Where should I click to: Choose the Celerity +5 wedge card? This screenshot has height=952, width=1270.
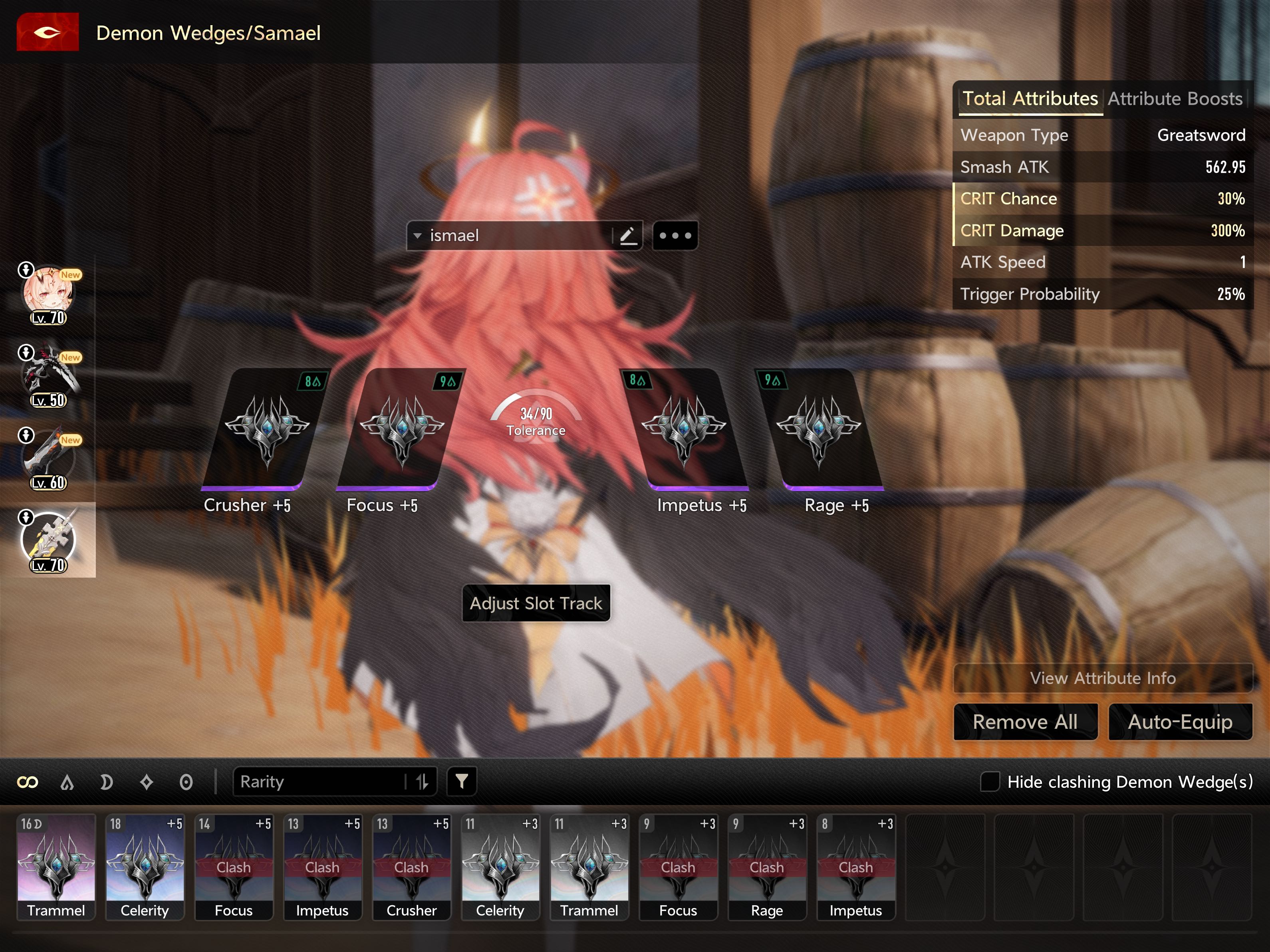tap(145, 866)
